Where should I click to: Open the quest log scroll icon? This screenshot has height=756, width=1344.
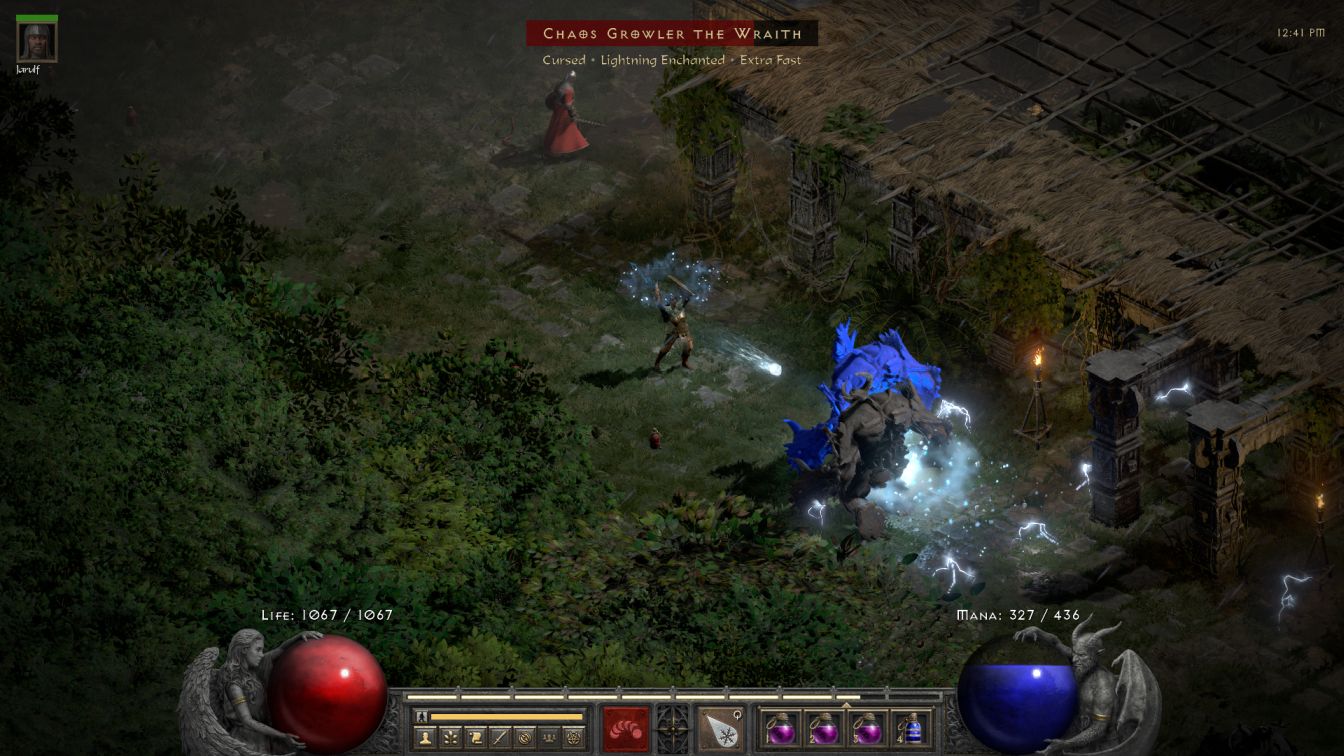tap(476, 738)
